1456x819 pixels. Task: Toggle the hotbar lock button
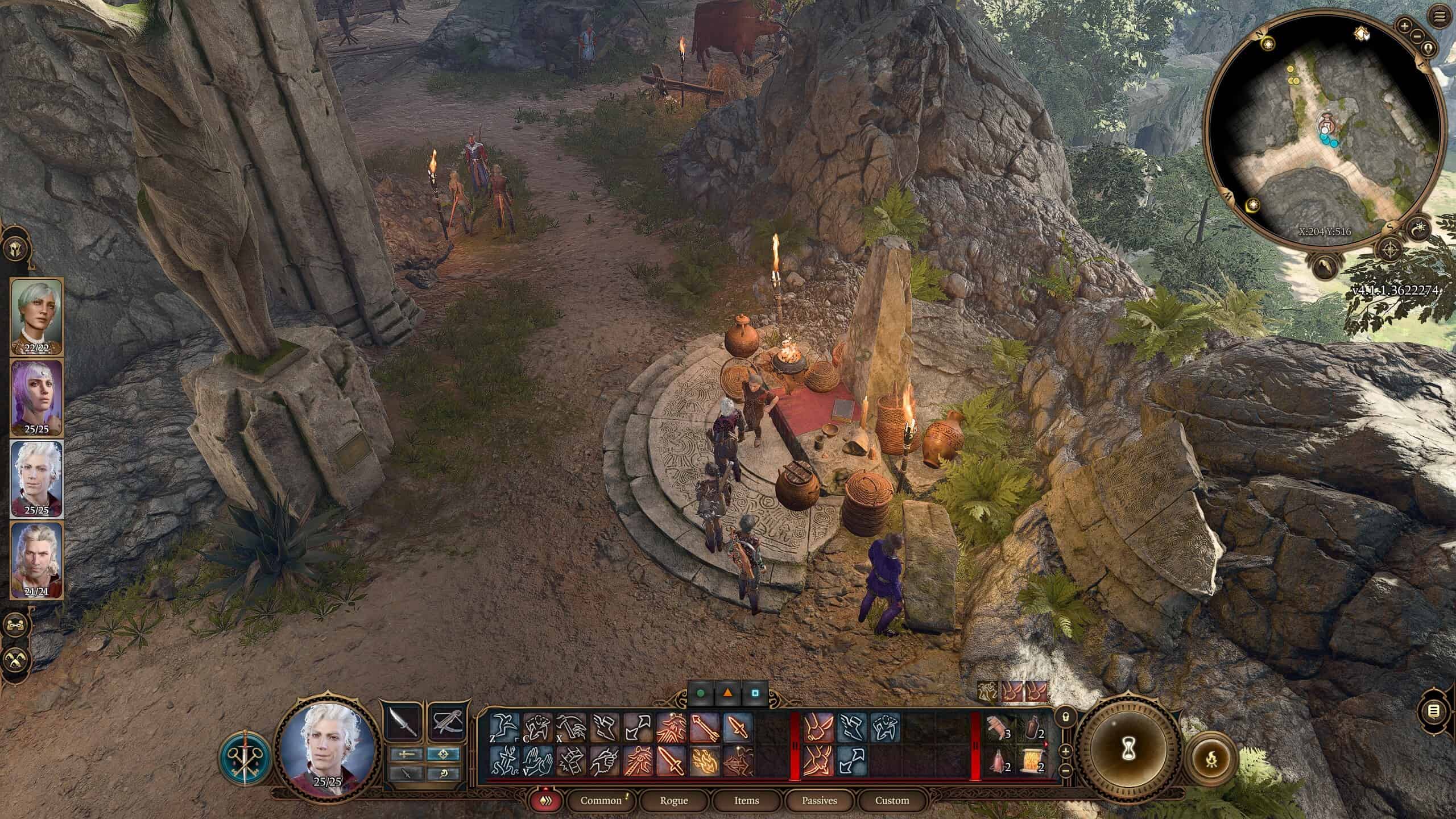(1066, 717)
